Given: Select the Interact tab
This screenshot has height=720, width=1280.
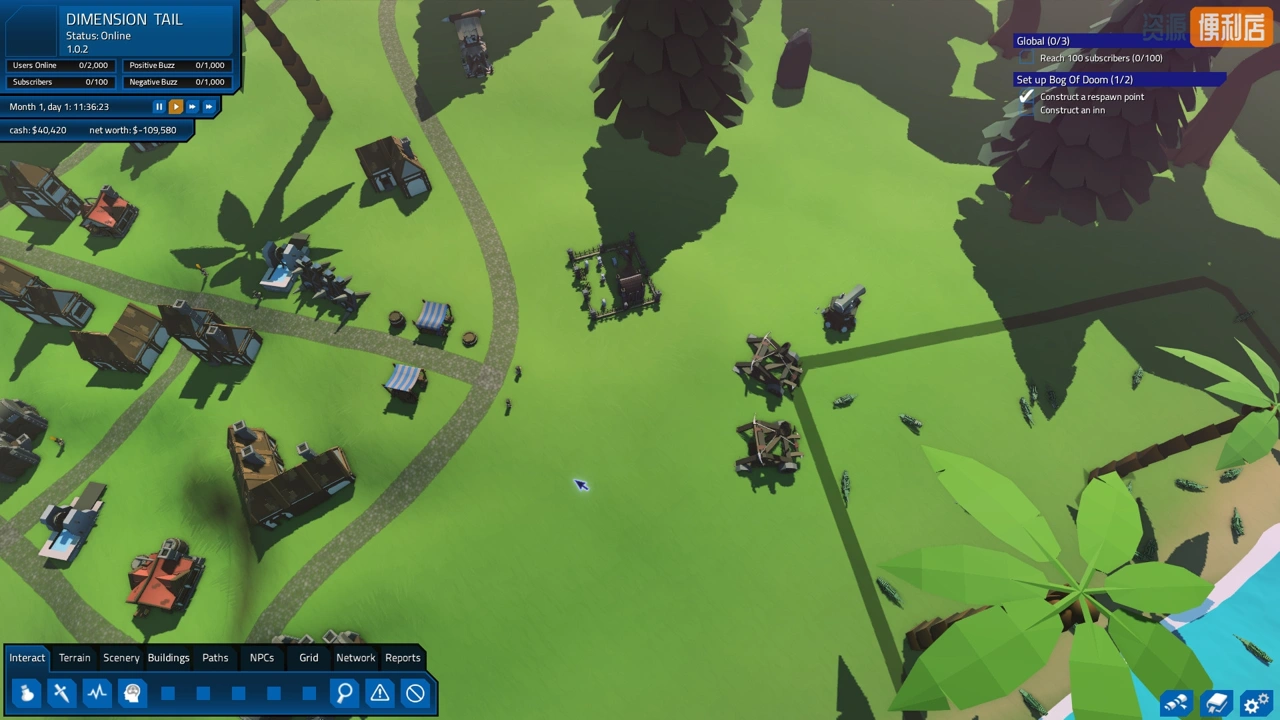Looking at the screenshot, I should click(27, 657).
